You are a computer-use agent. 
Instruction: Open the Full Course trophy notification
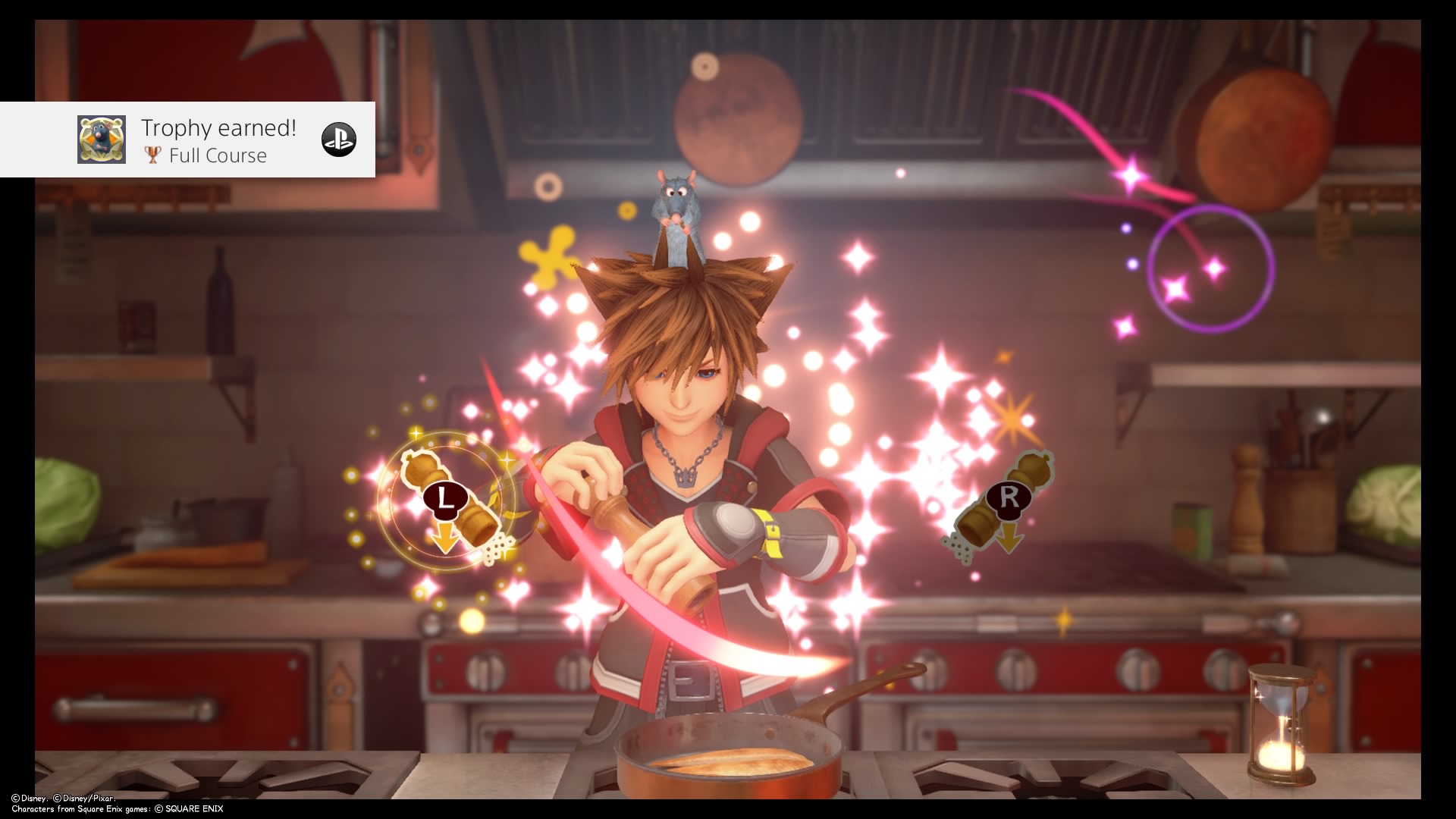pos(218,141)
